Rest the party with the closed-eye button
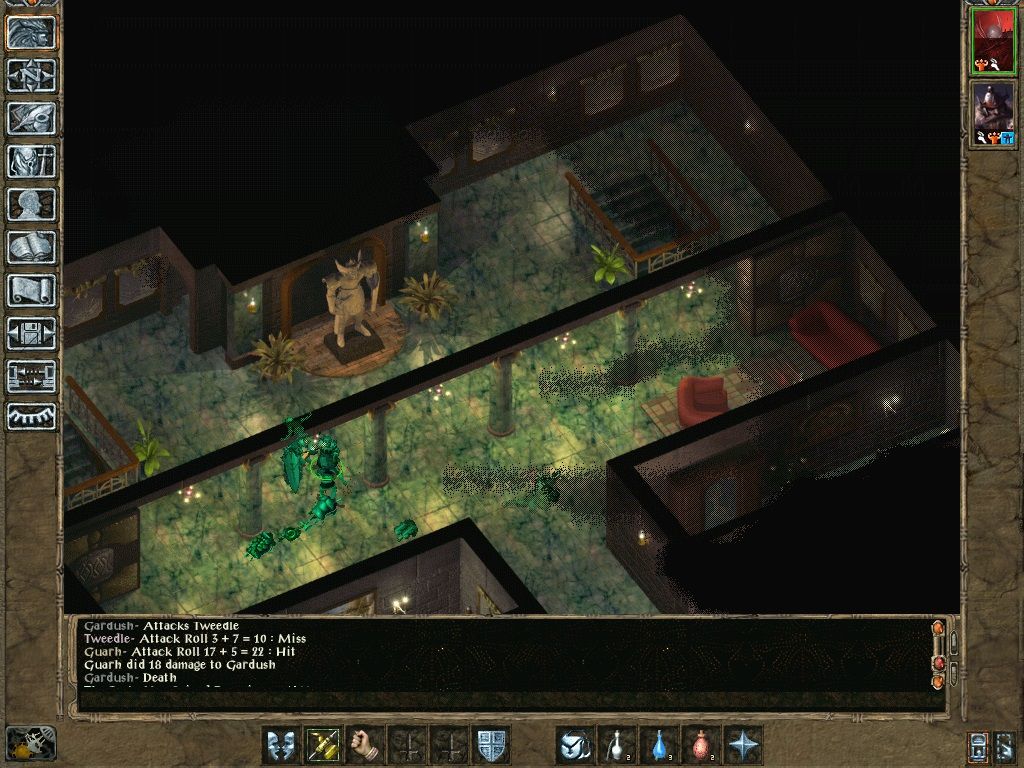Image resolution: width=1024 pixels, height=768 pixels. [32, 416]
